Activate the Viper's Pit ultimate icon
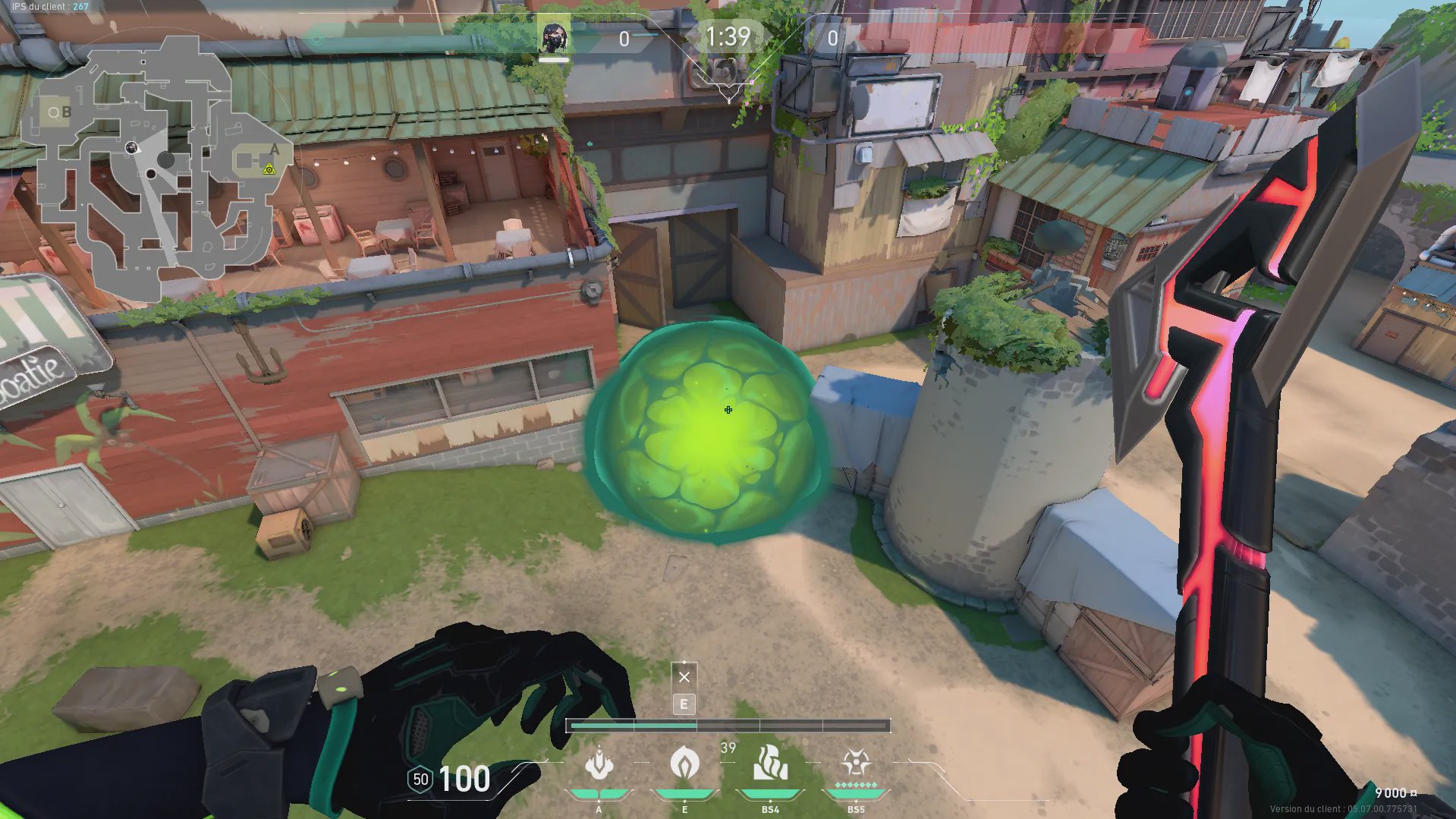Screen dimensions: 1456x819 [x=856, y=764]
